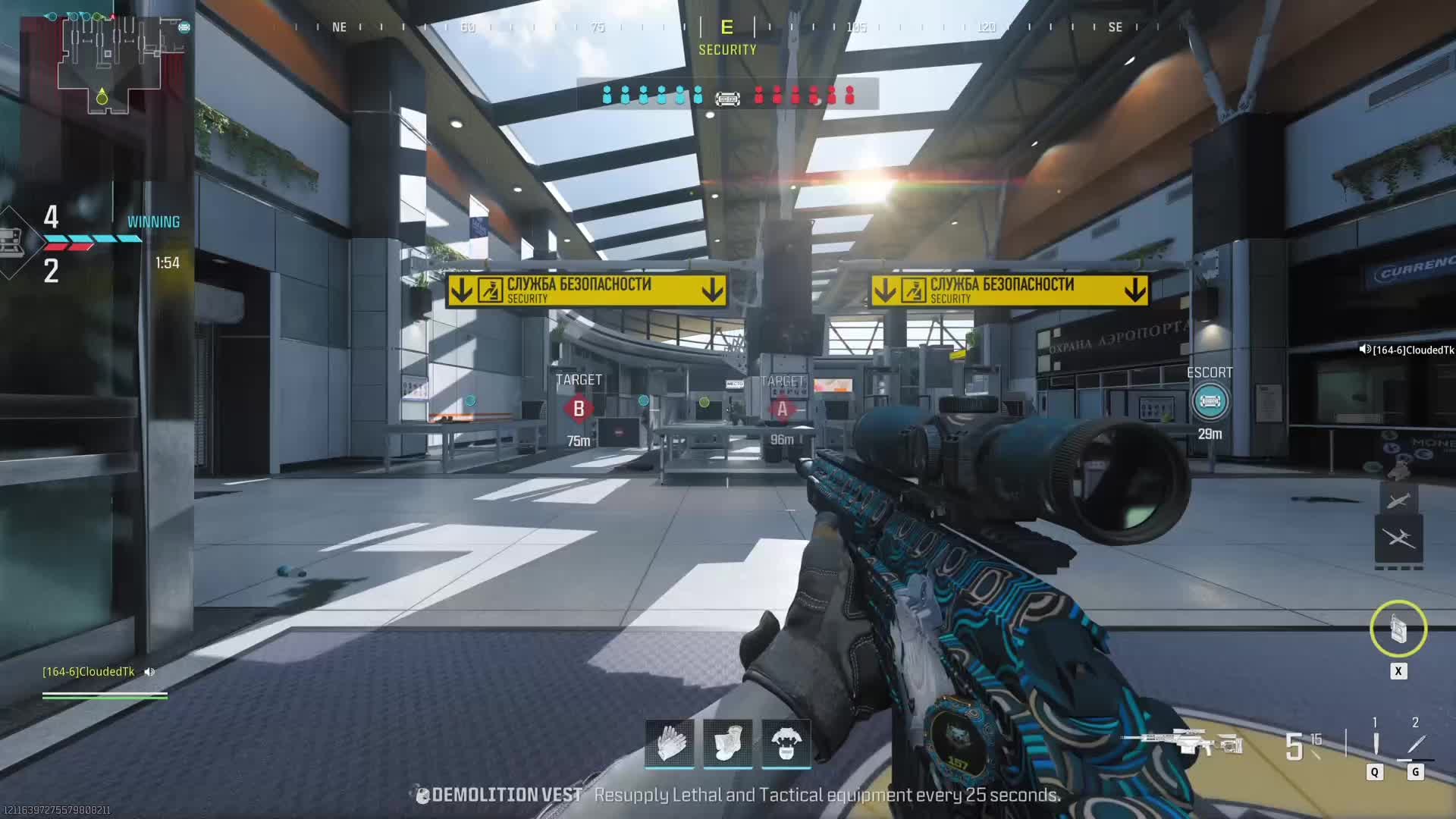Select the Target A objective marker

tap(782, 409)
